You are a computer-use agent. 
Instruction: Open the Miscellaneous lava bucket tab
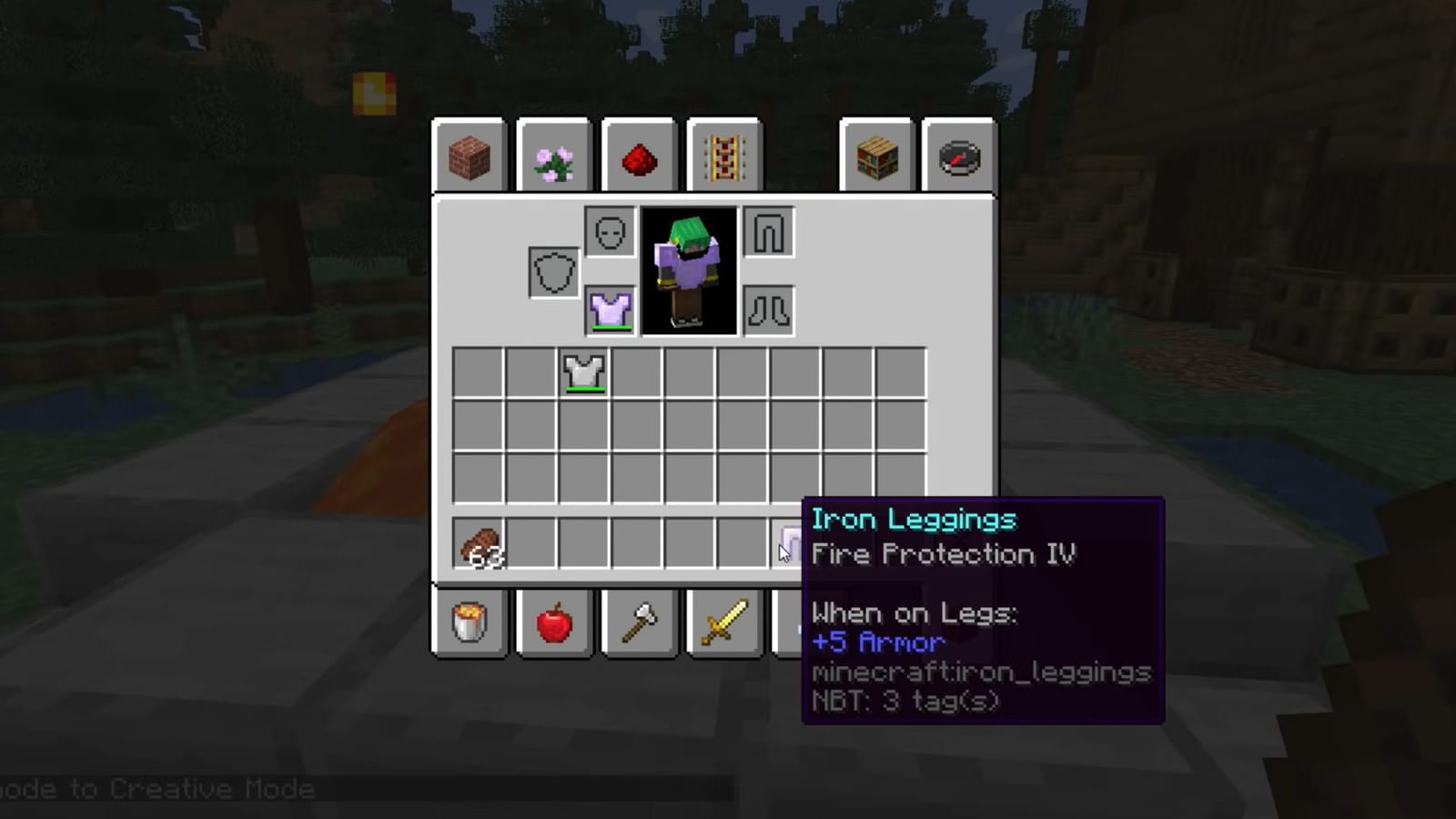click(x=468, y=623)
